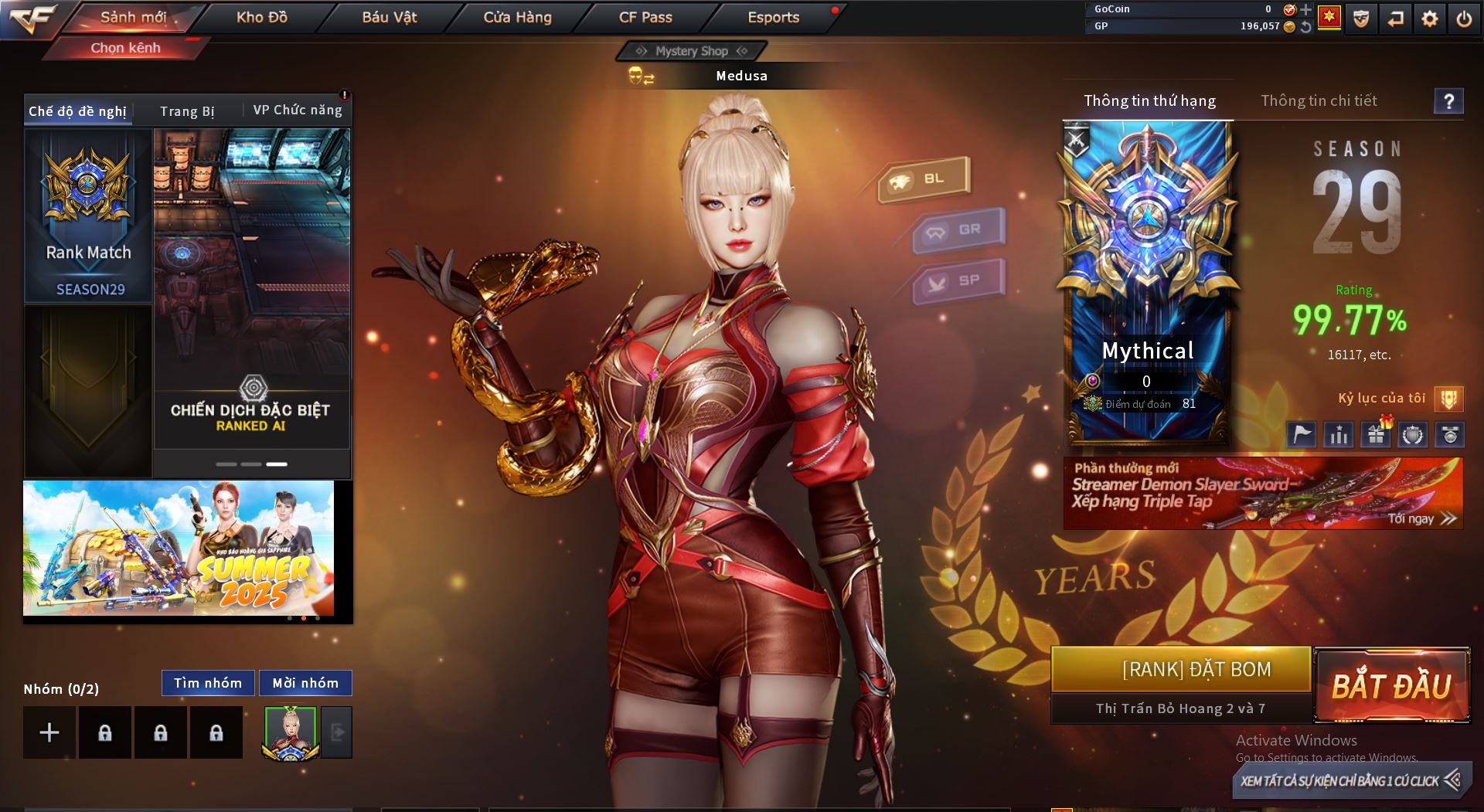Image resolution: width=1484 pixels, height=812 pixels.
Task: Go to the Cửa Hàng shop
Action: pyautogui.click(x=517, y=17)
